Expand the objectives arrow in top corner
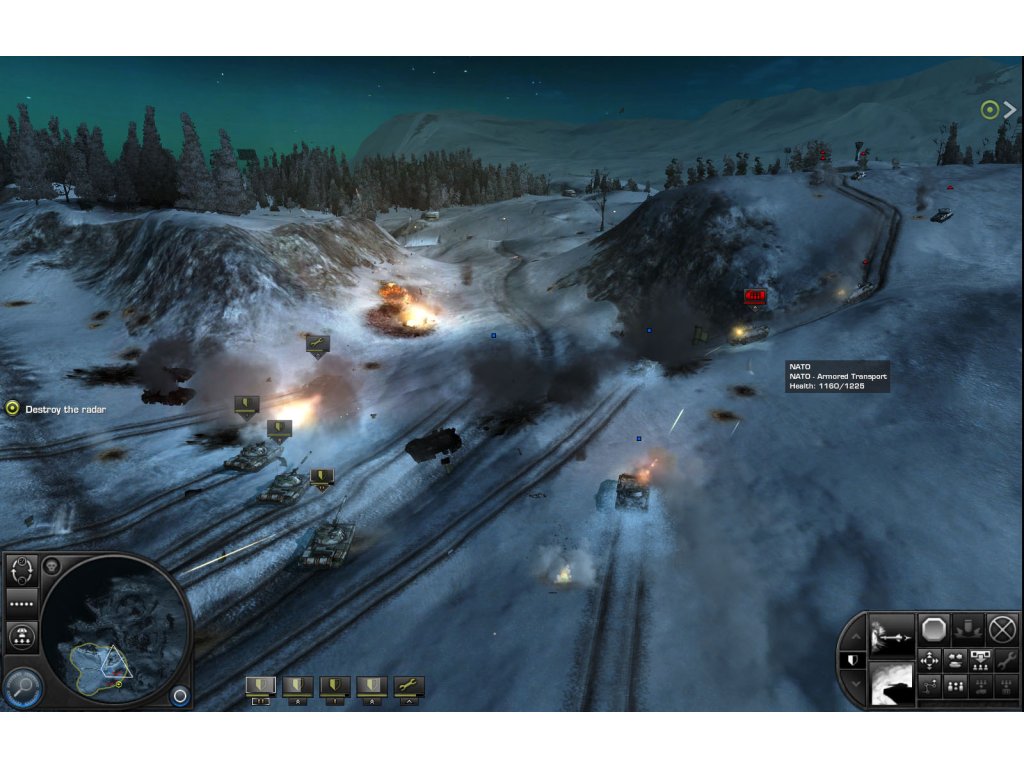The height and width of the screenshot is (768, 1024). pos(1009,110)
